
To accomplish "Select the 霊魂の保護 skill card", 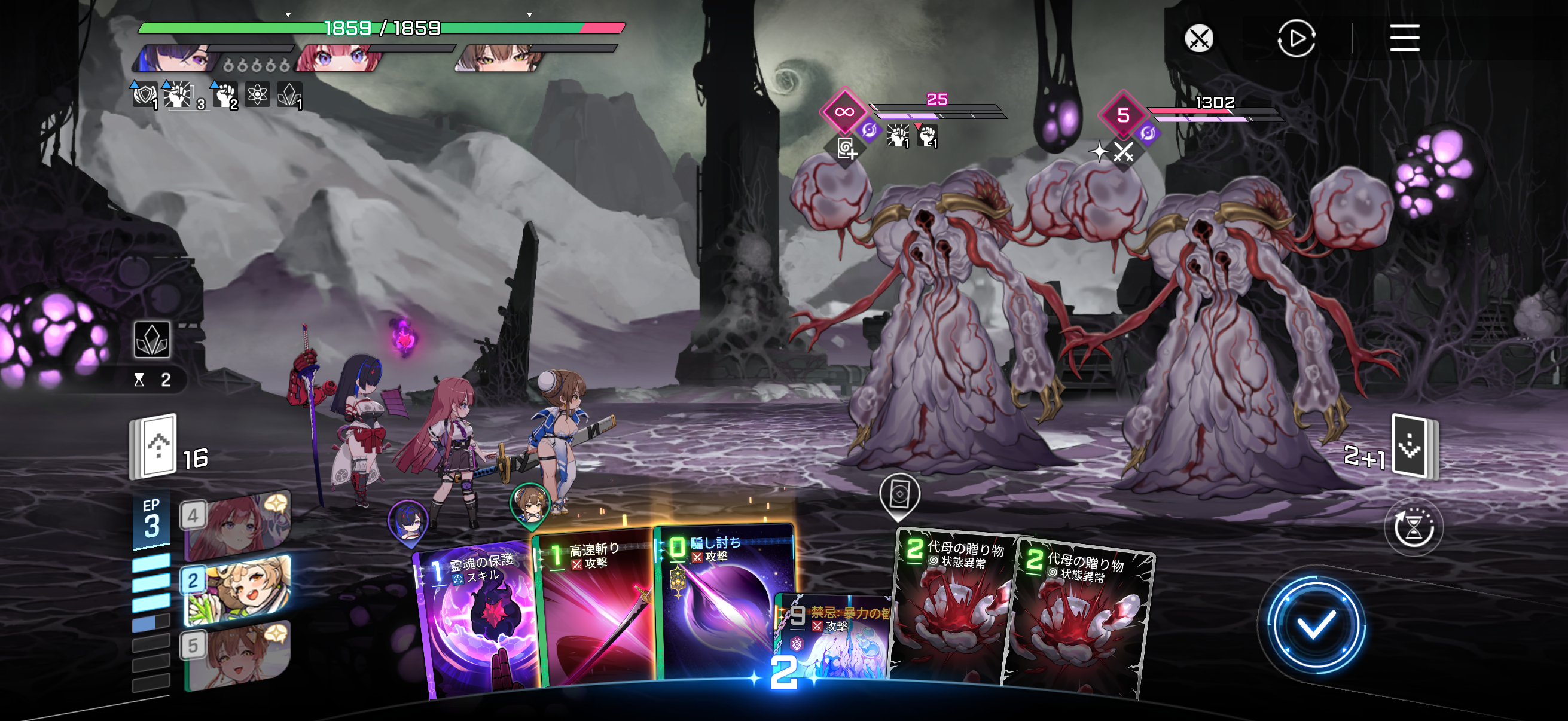I will pos(477,621).
